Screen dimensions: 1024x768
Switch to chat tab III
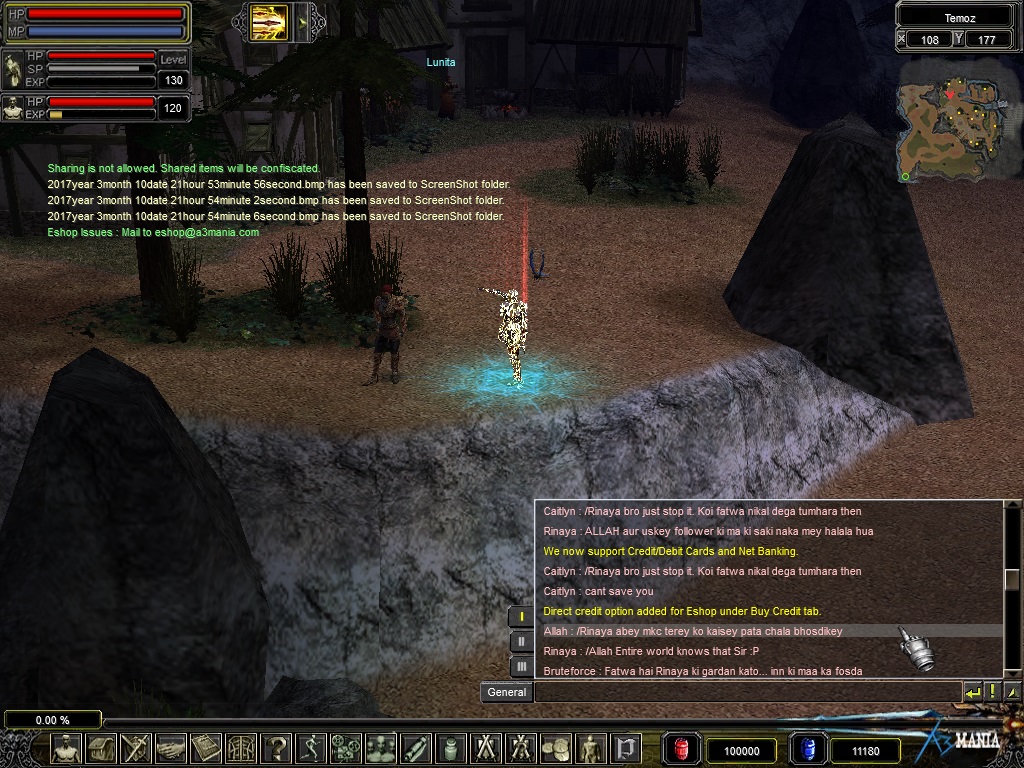[x=521, y=666]
